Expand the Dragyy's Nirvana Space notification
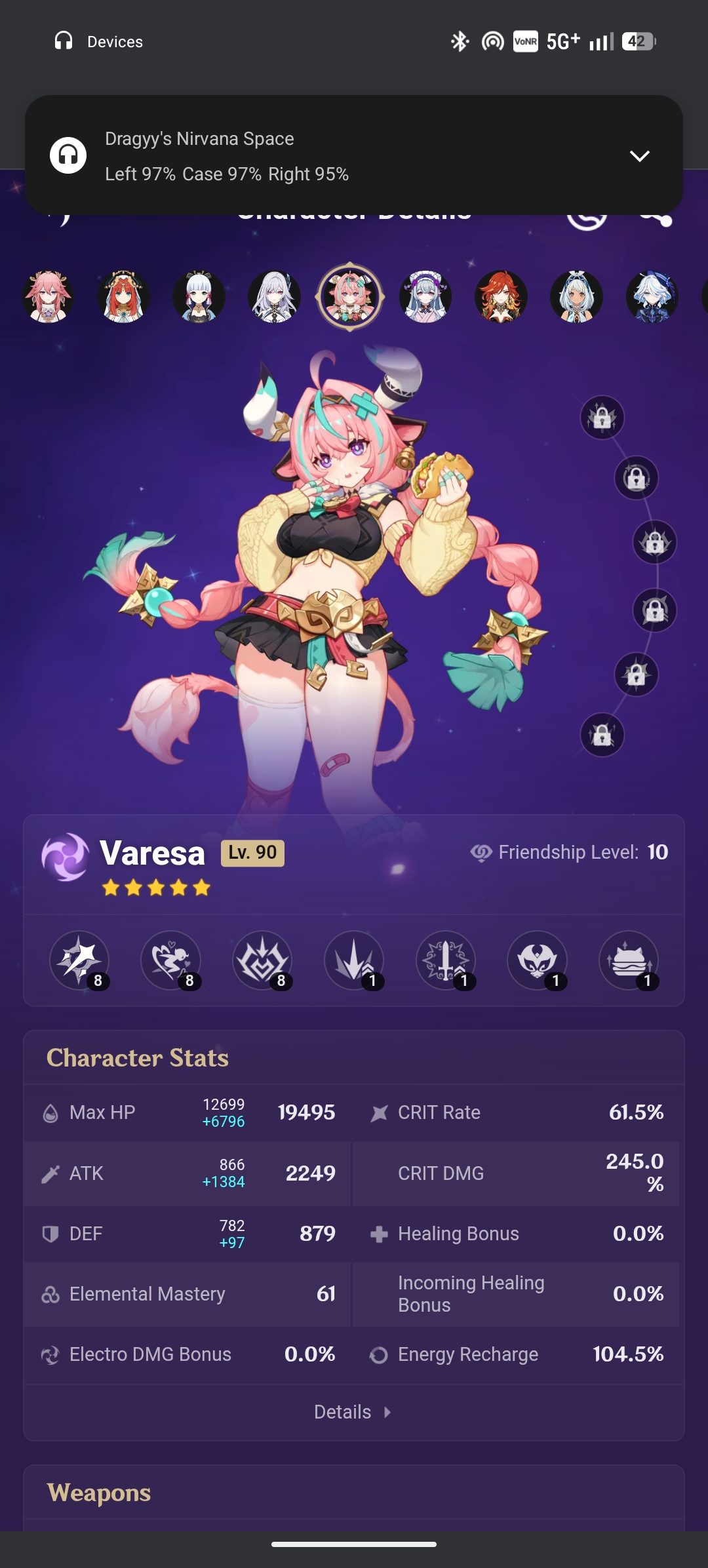The height and width of the screenshot is (1568, 708). pos(639,156)
